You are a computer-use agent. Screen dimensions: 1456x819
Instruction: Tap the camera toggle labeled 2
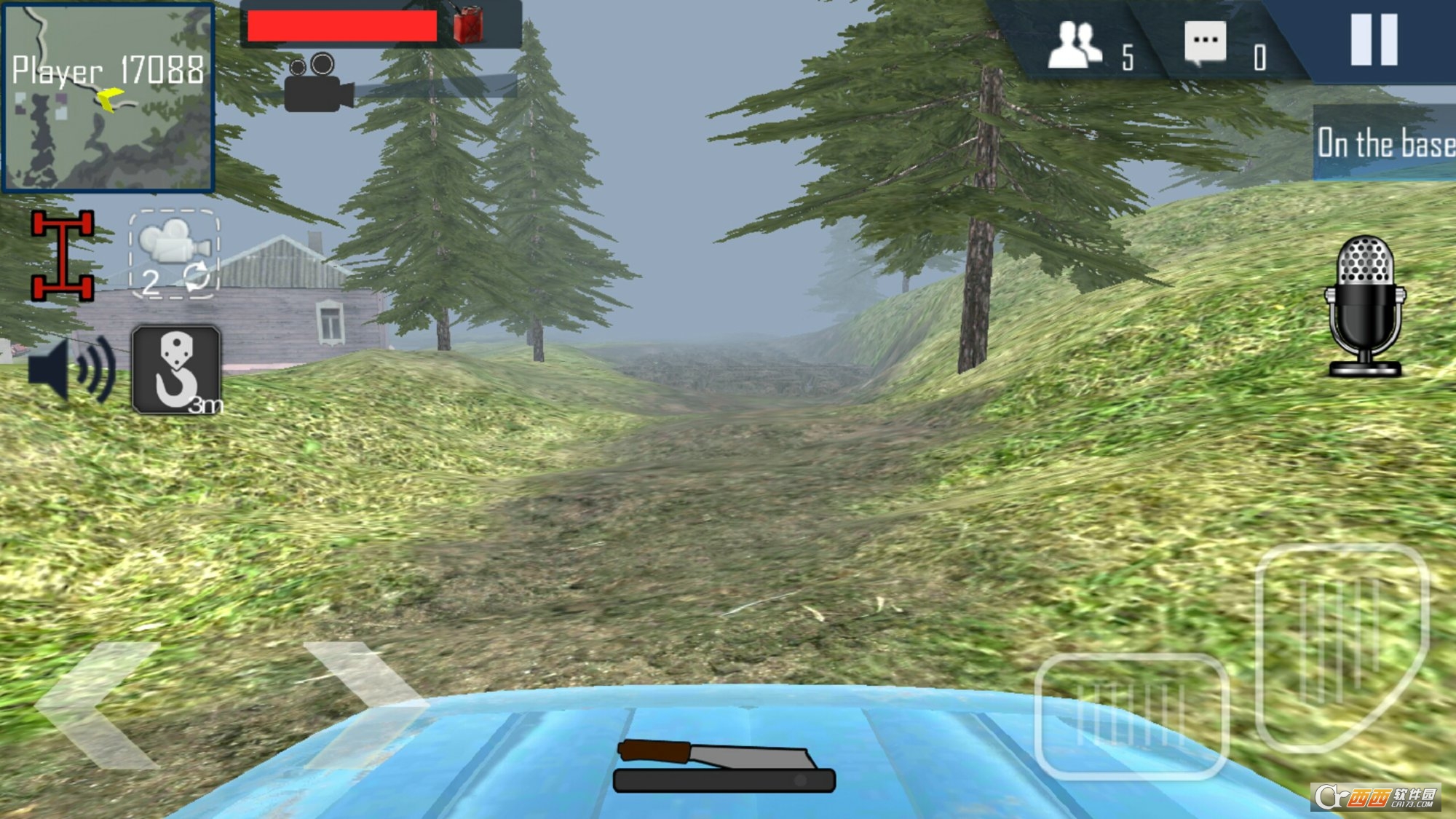tap(173, 255)
